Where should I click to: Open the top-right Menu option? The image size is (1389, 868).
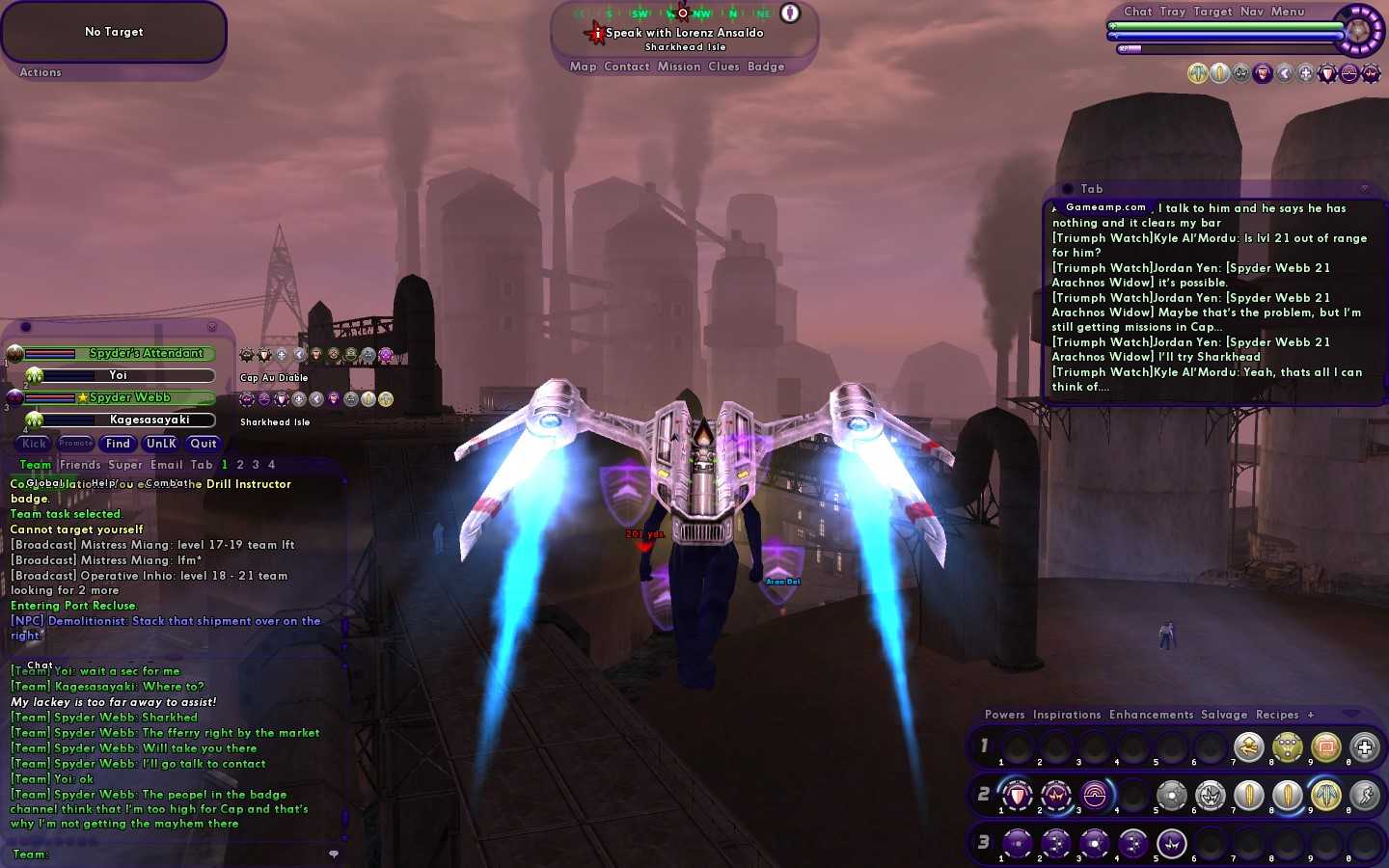tap(1287, 12)
